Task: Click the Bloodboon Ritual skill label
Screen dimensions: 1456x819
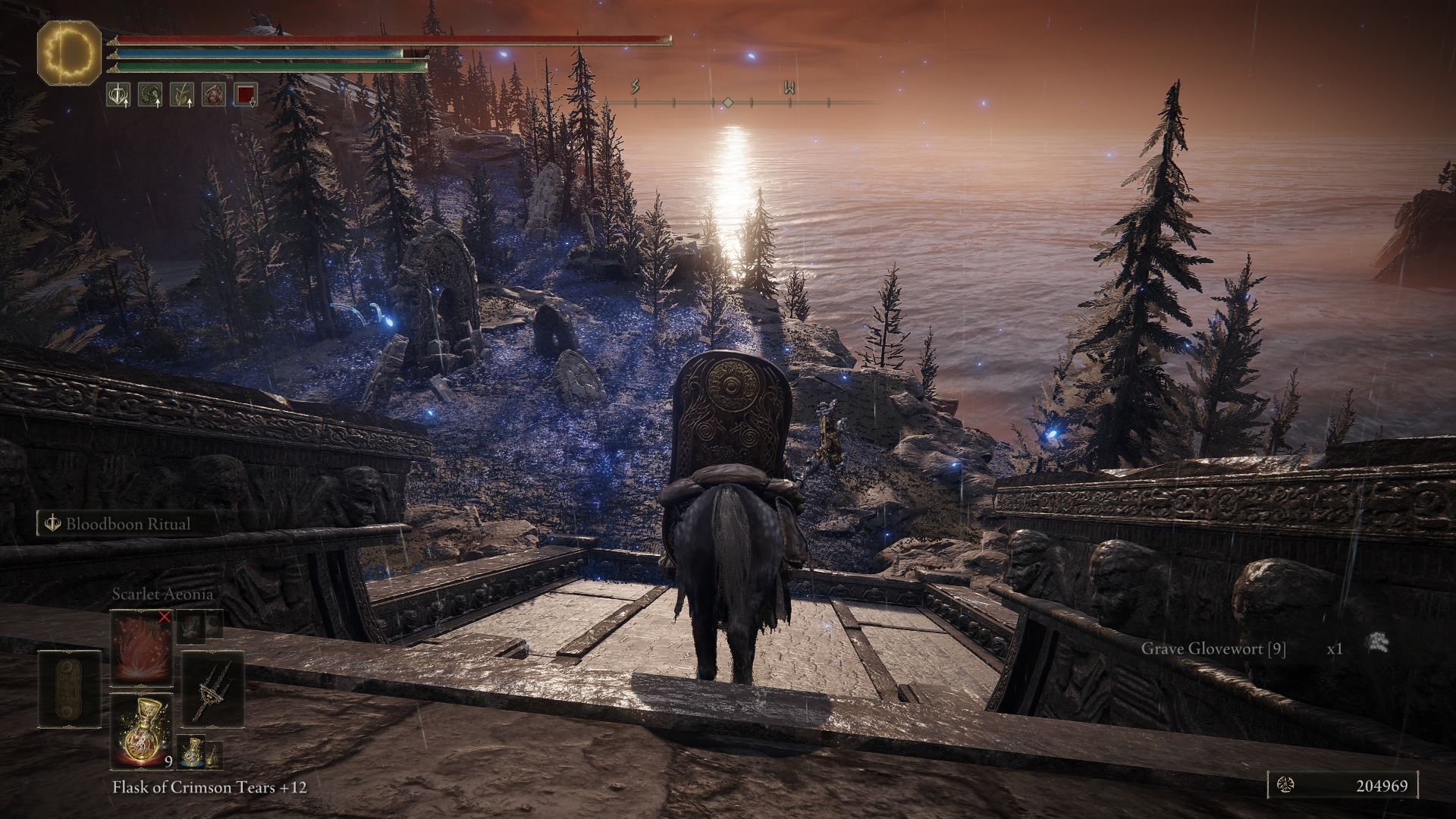Action: tap(126, 524)
